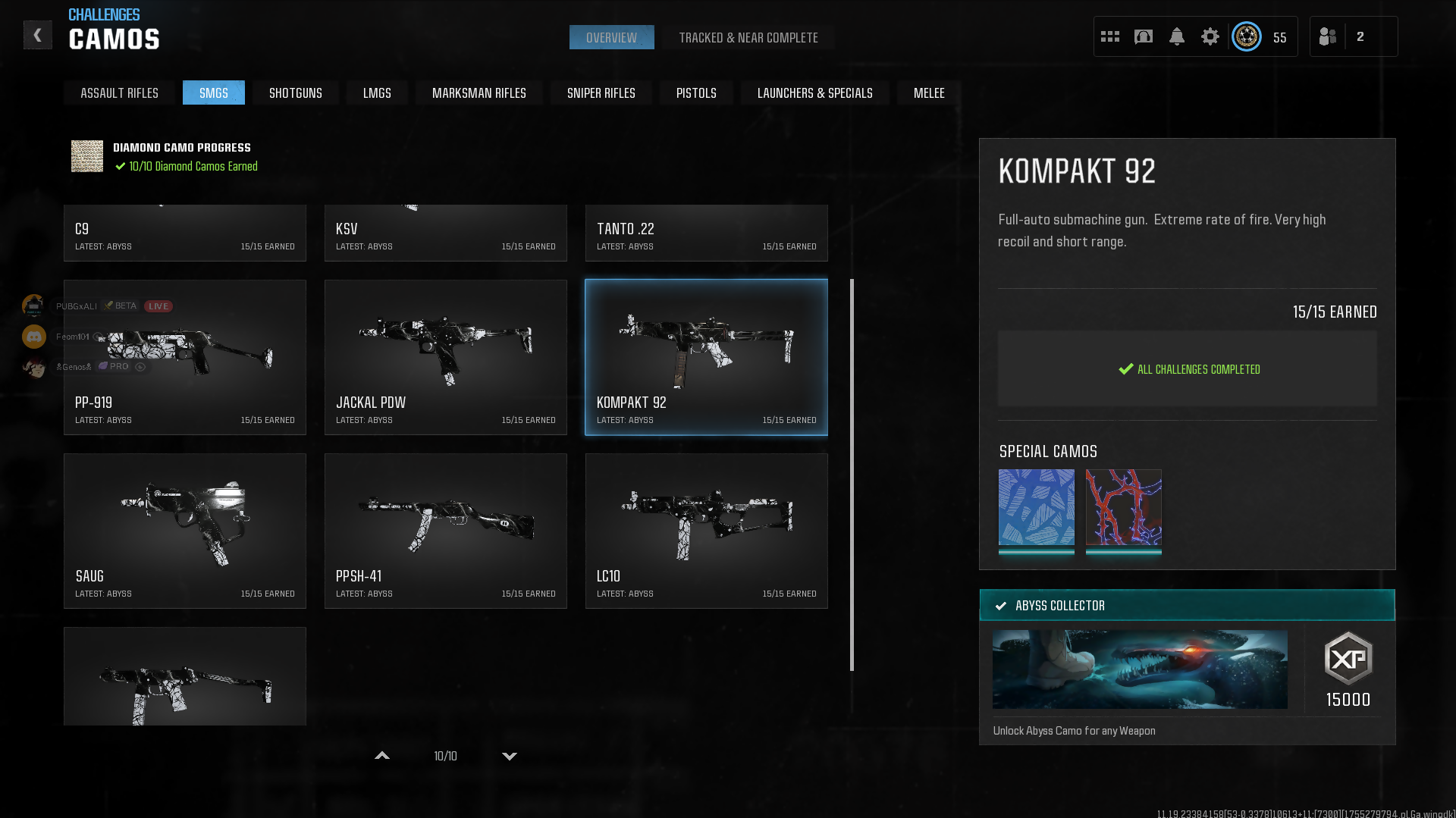View Launchers & Specials camos

[814, 93]
